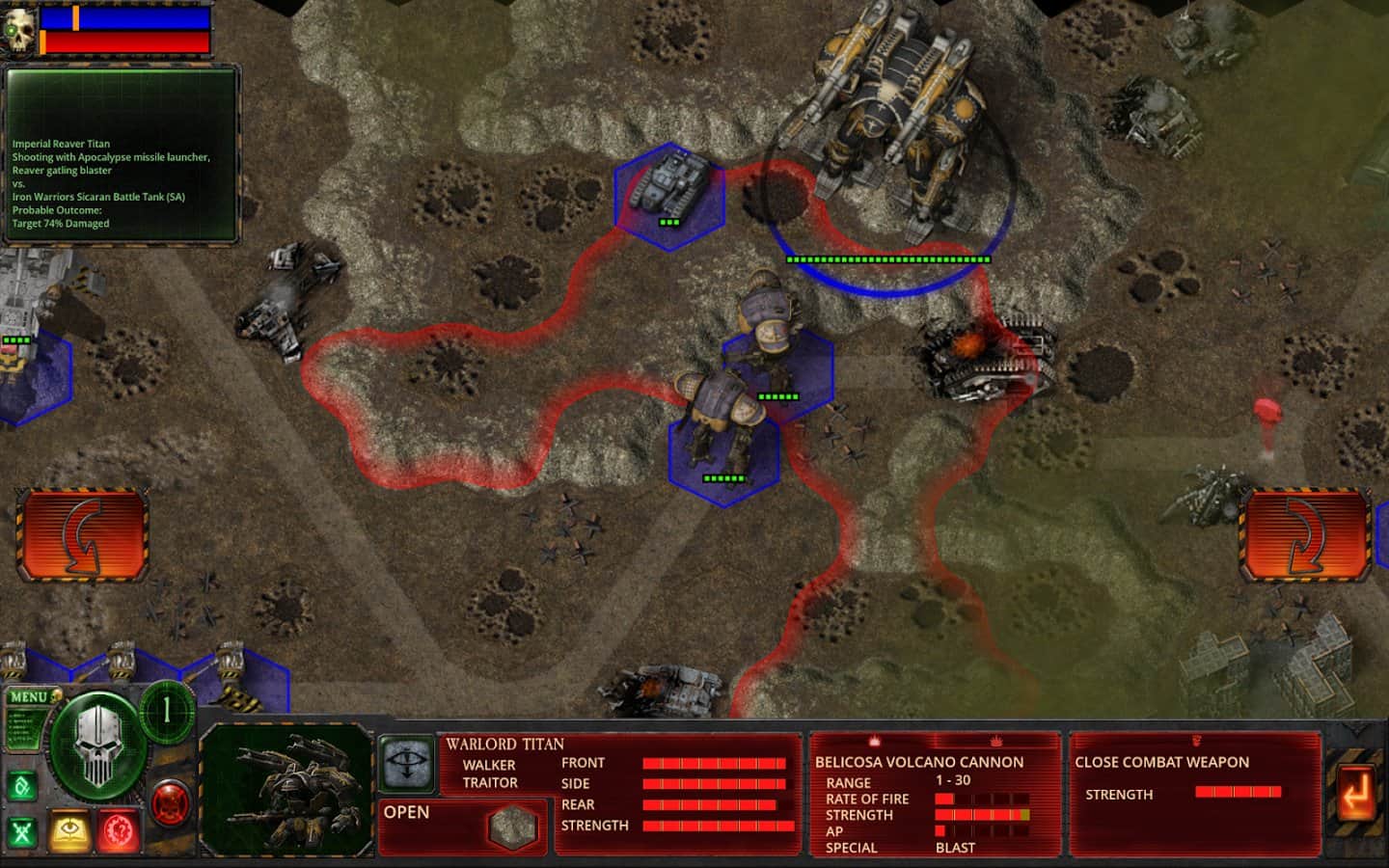Rotate left with the red curved arrow
Screen dimensions: 1389x868
82,536
